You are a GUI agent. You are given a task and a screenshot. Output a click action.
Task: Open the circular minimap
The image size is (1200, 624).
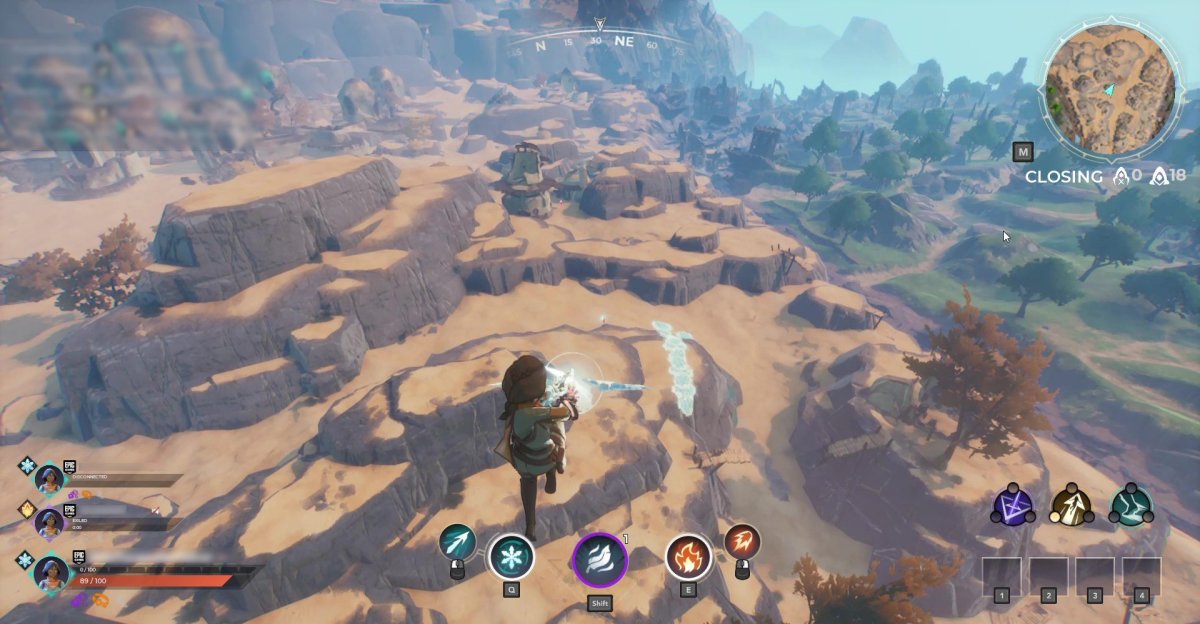click(x=1109, y=91)
